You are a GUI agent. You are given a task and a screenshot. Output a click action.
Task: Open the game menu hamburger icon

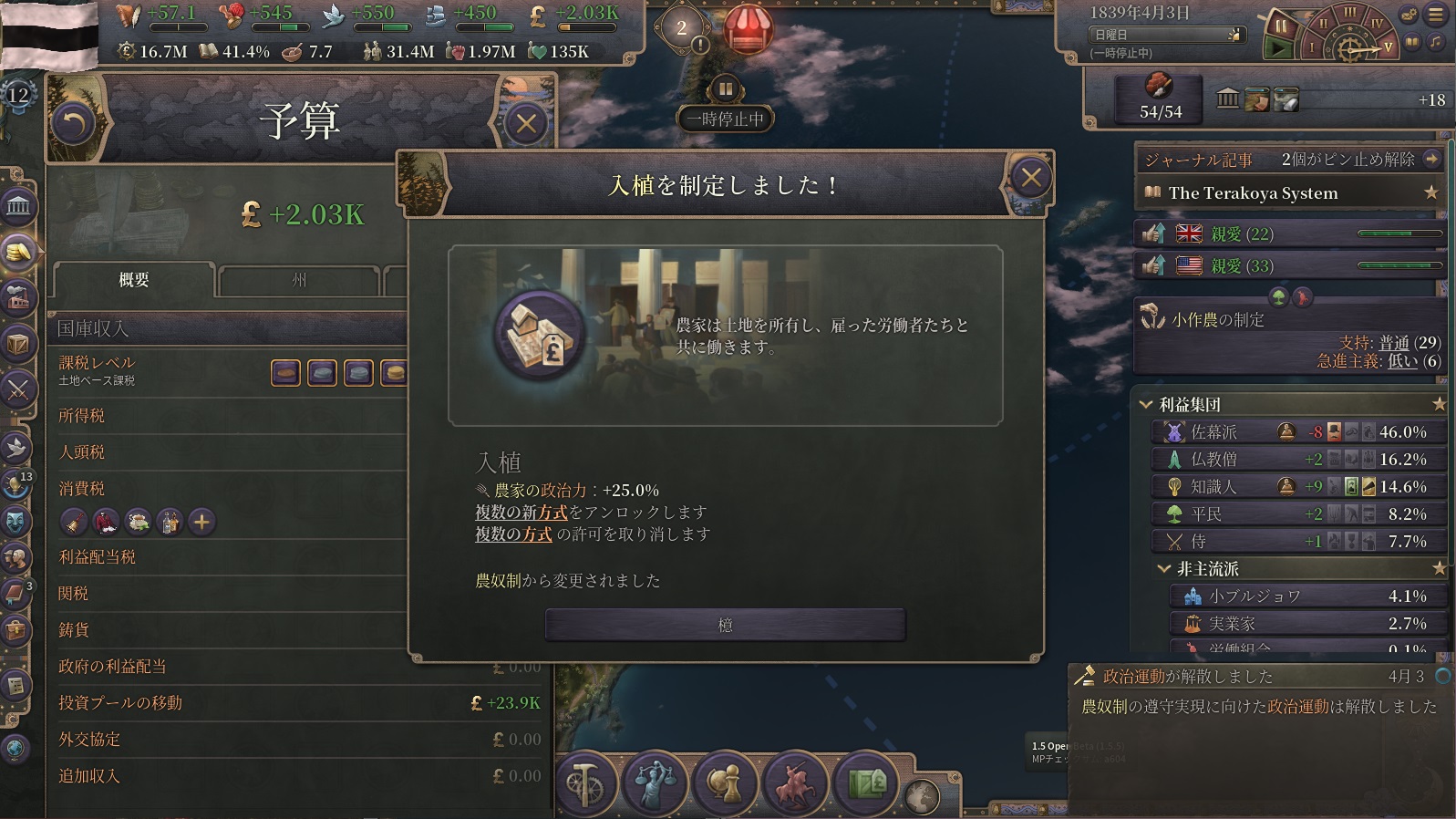[1436, 15]
